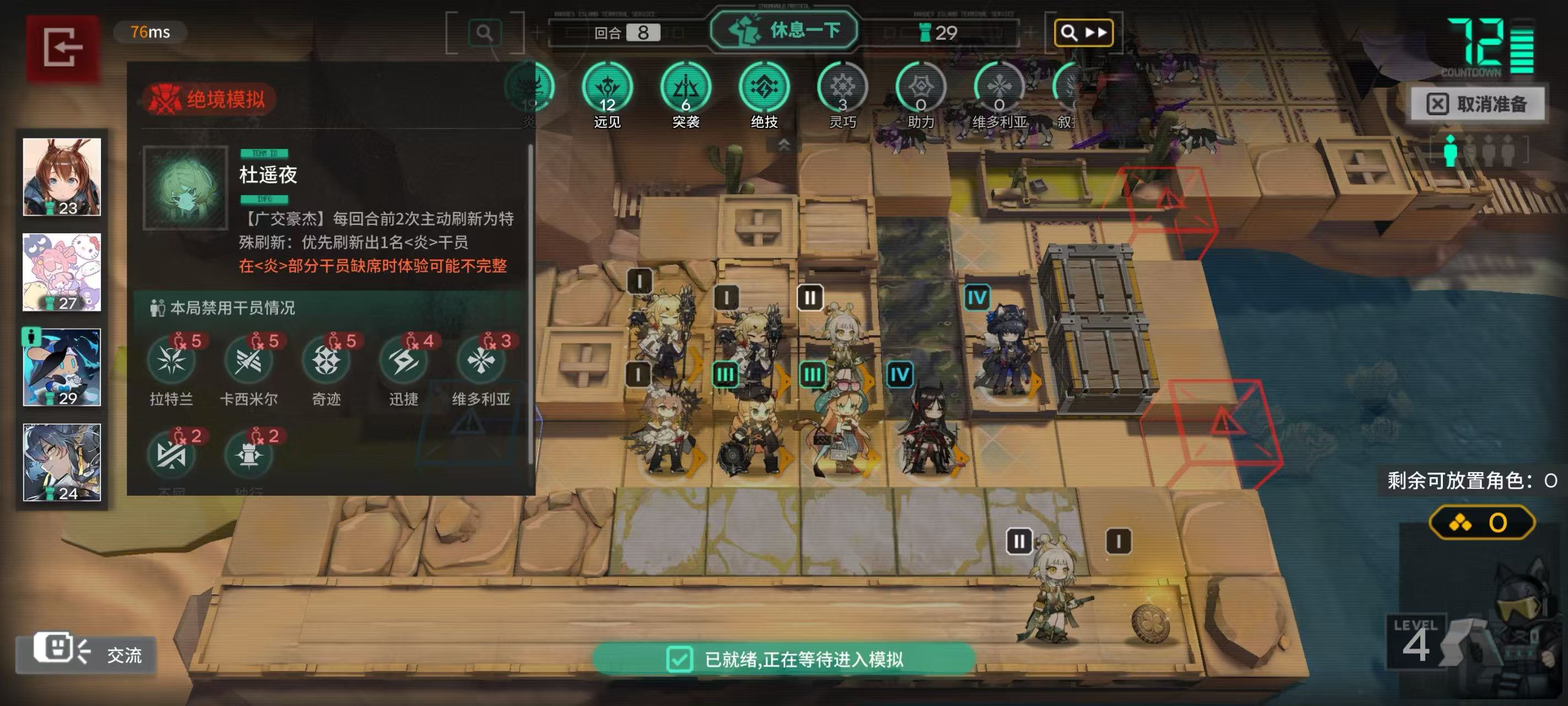
Task: Select the 助力 synergy icon
Action: click(920, 88)
